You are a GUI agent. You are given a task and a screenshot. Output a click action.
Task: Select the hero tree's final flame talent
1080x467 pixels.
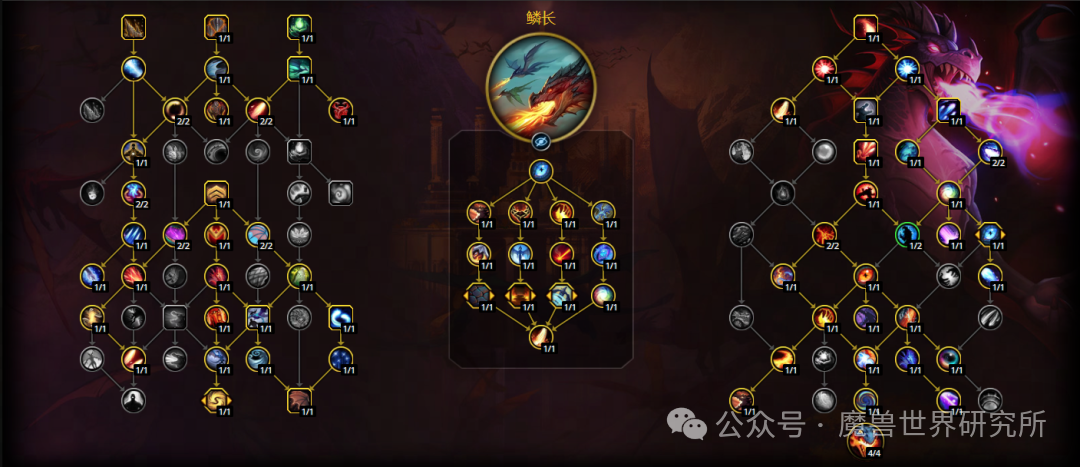click(x=540, y=337)
